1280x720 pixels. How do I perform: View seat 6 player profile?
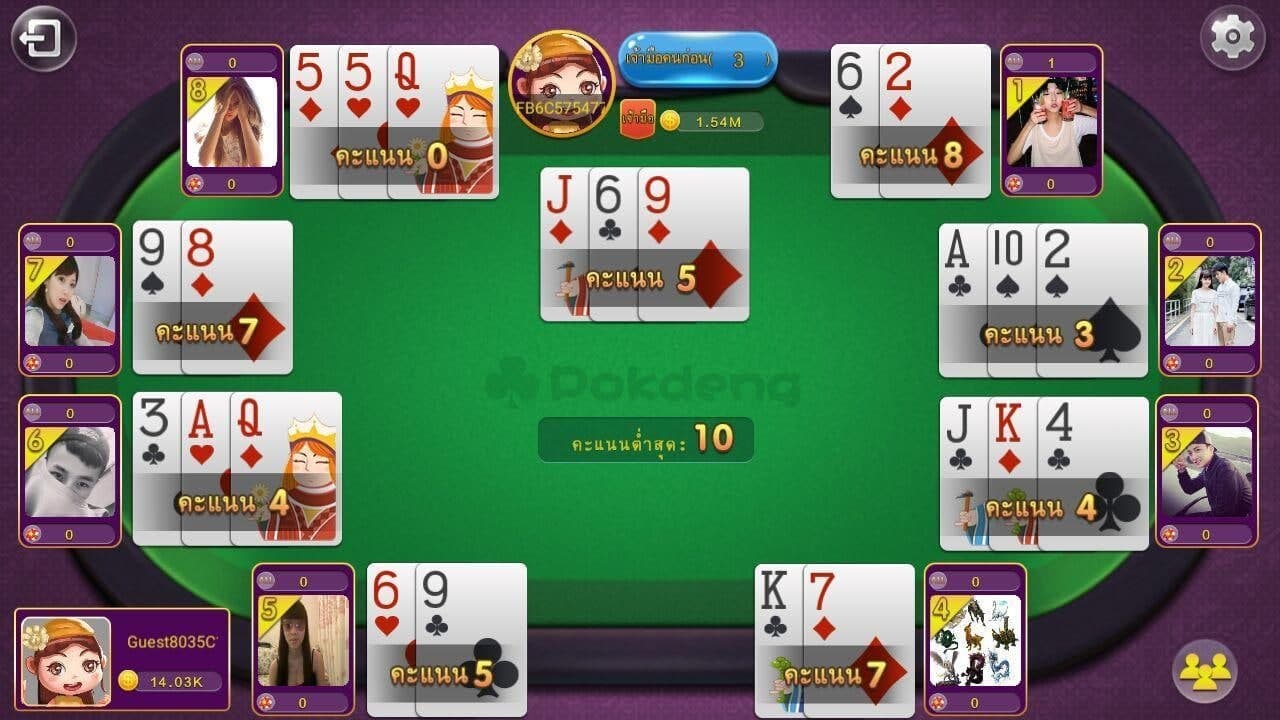[70, 471]
